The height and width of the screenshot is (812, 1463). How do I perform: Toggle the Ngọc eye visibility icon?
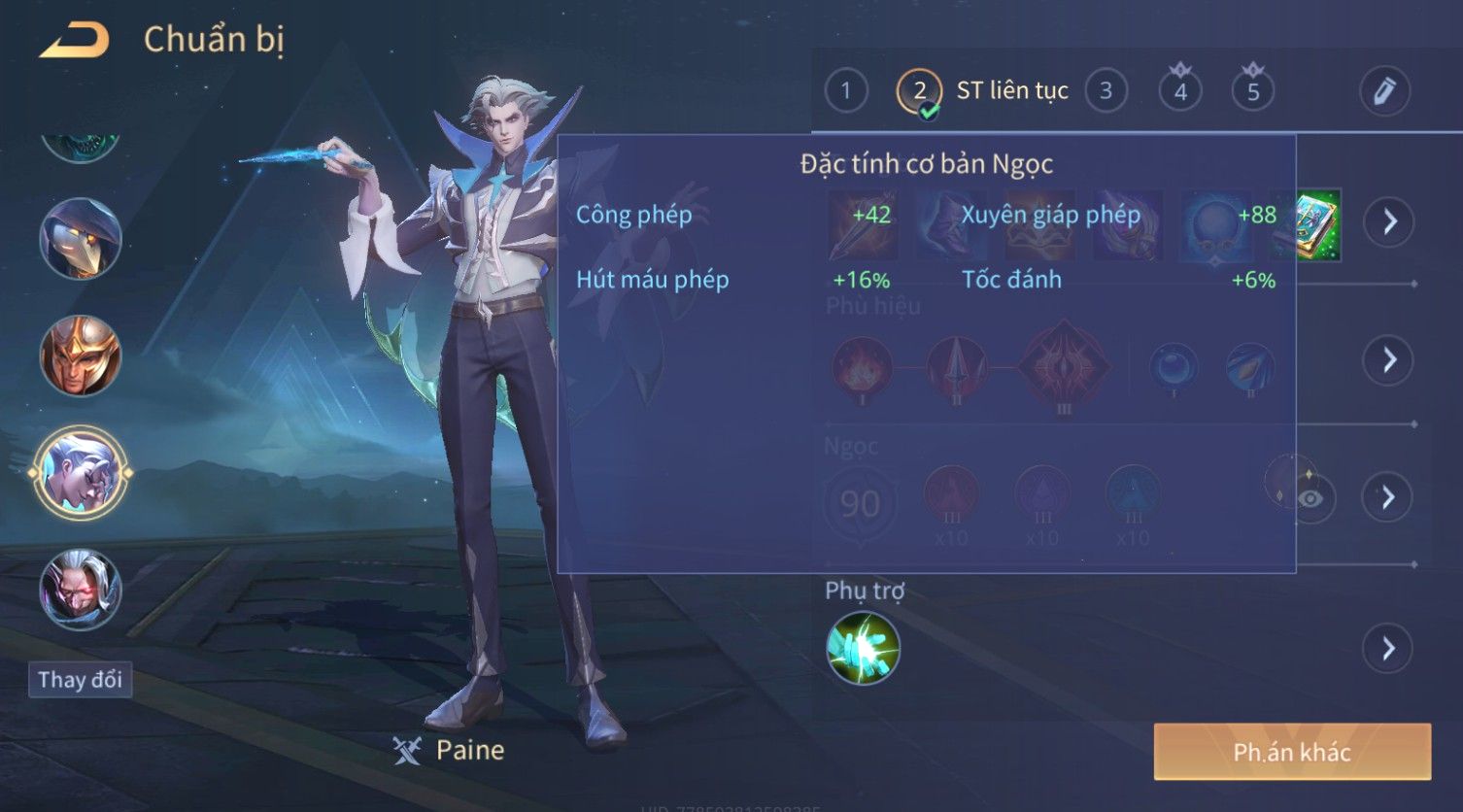(1310, 498)
